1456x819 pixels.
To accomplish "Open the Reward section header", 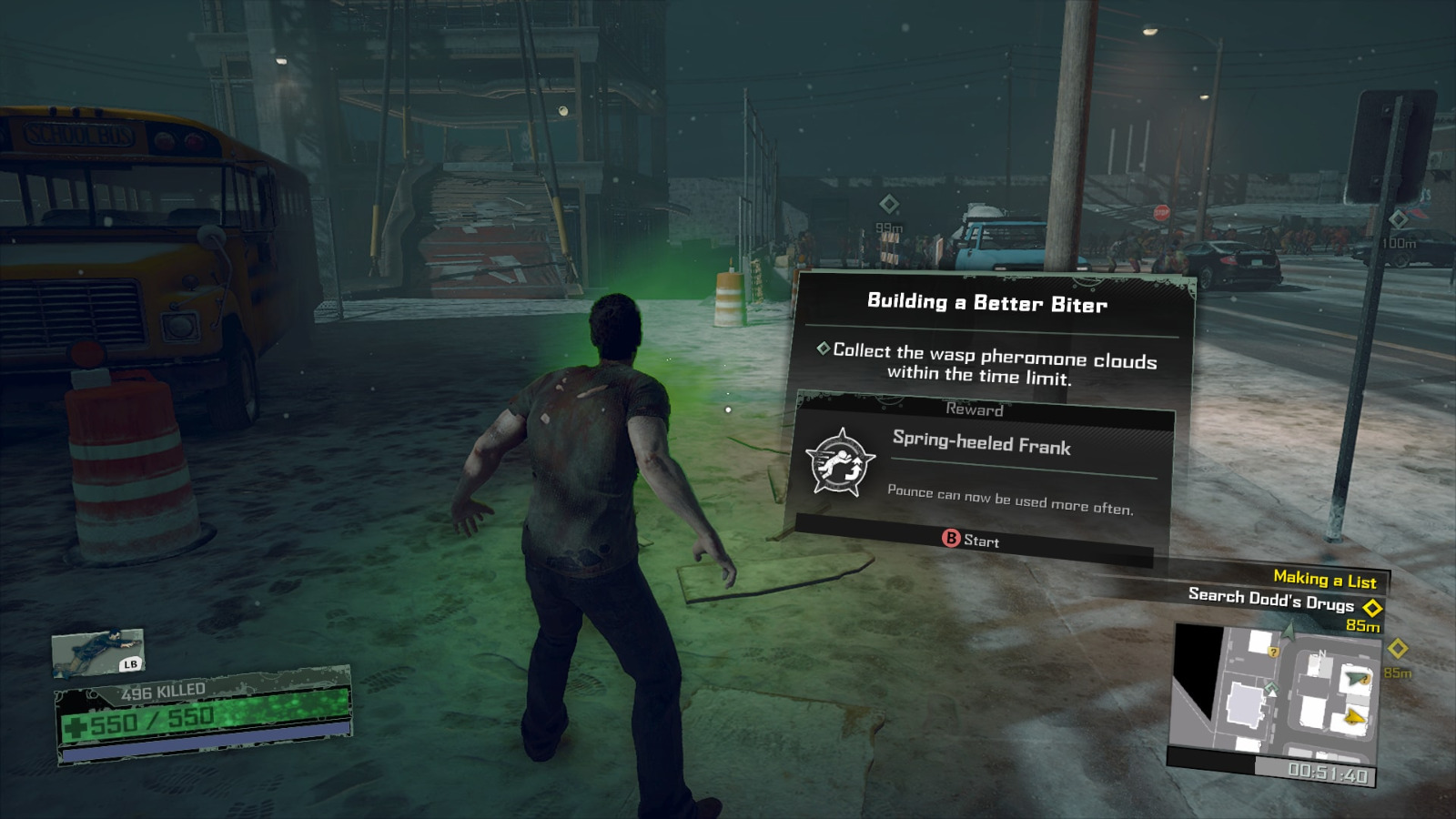I will pos(974,410).
